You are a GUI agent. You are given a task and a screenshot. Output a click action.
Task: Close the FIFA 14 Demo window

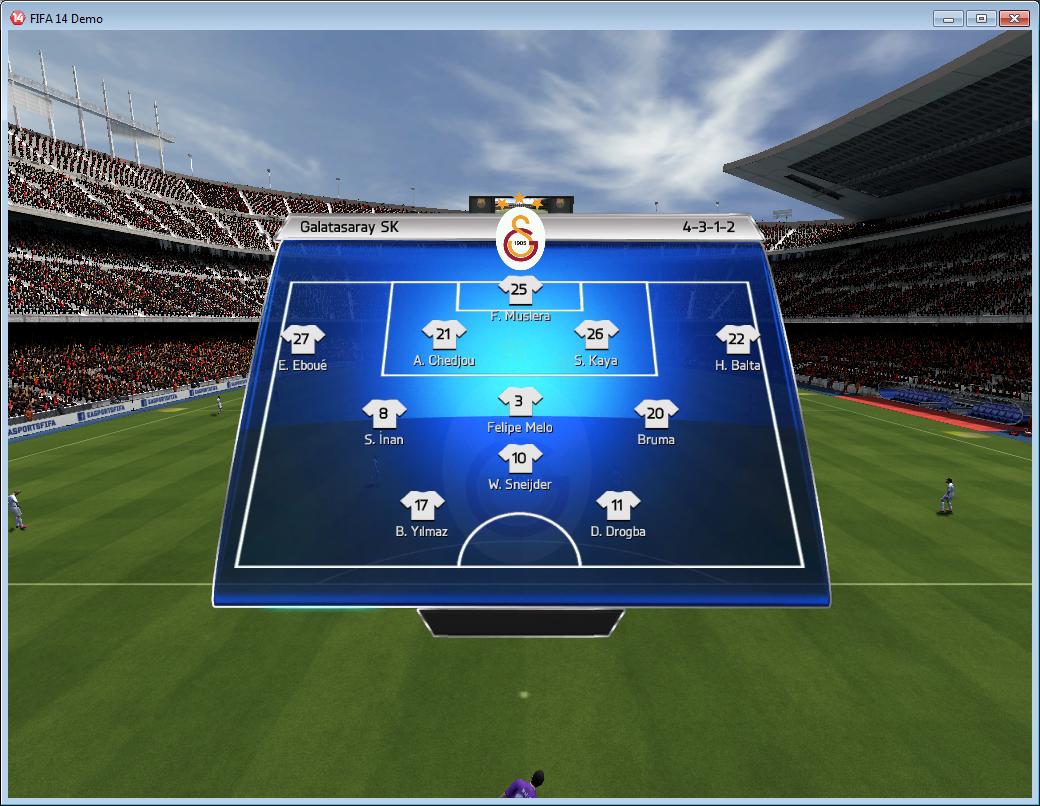pos(1014,18)
